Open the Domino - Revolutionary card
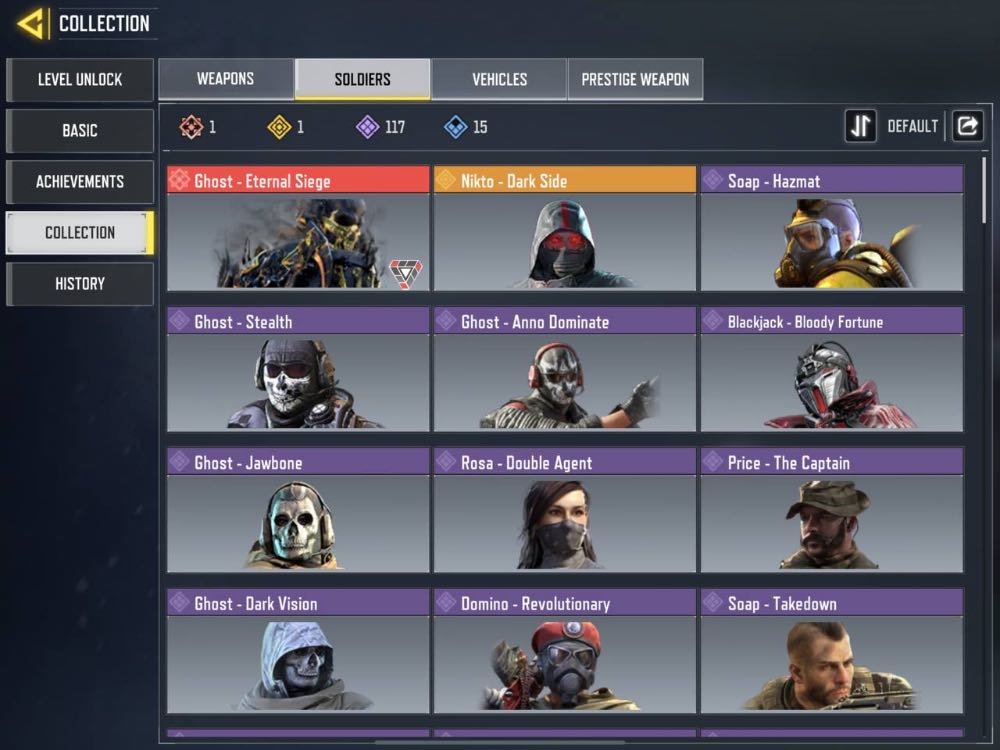1000x750 pixels. coord(565,651)
